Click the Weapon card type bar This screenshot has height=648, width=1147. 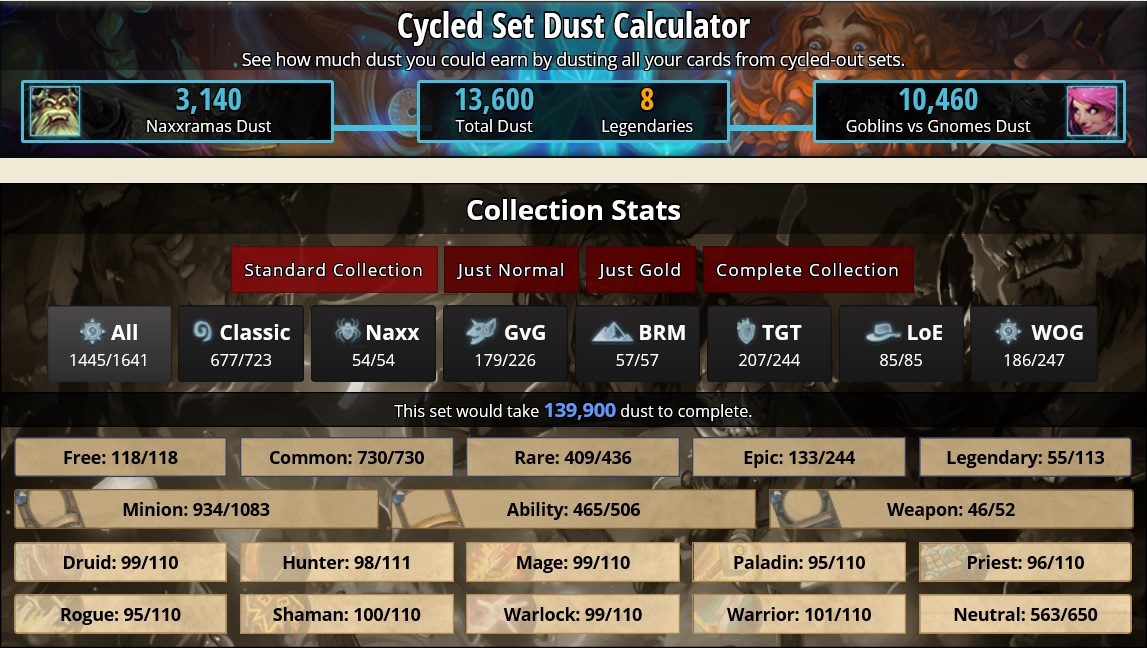[x=950, y=510]
